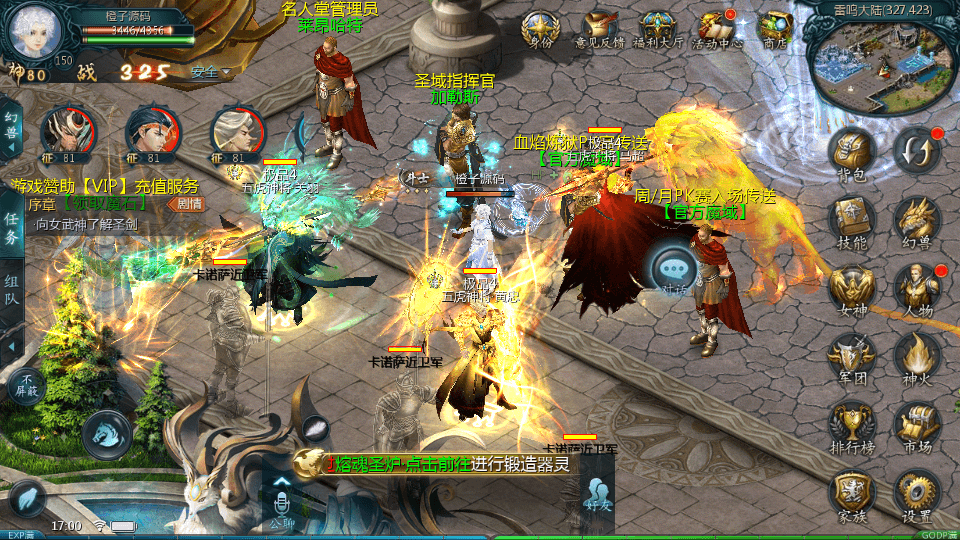Start 对话 with the NPC
Image resolution: width=960 pixels, height=540 pixels.
pyautogui.click(x=672, y=270)
